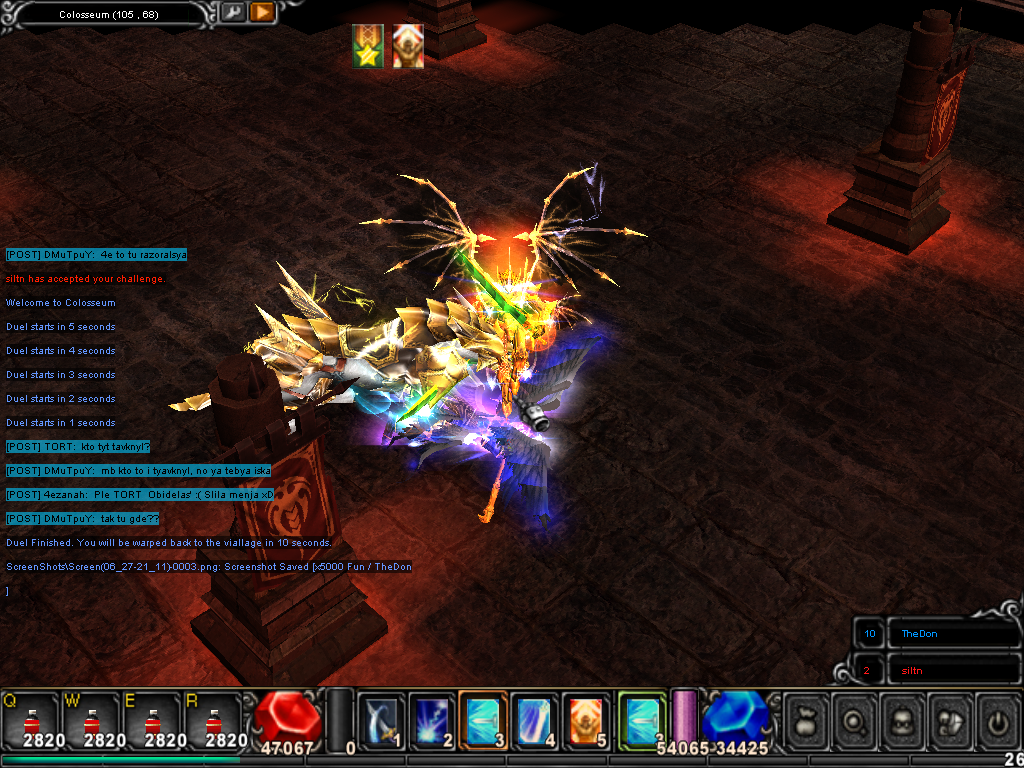1024x768 pixels.
Task: Use the Q potion slot
Action: (30, 720)
